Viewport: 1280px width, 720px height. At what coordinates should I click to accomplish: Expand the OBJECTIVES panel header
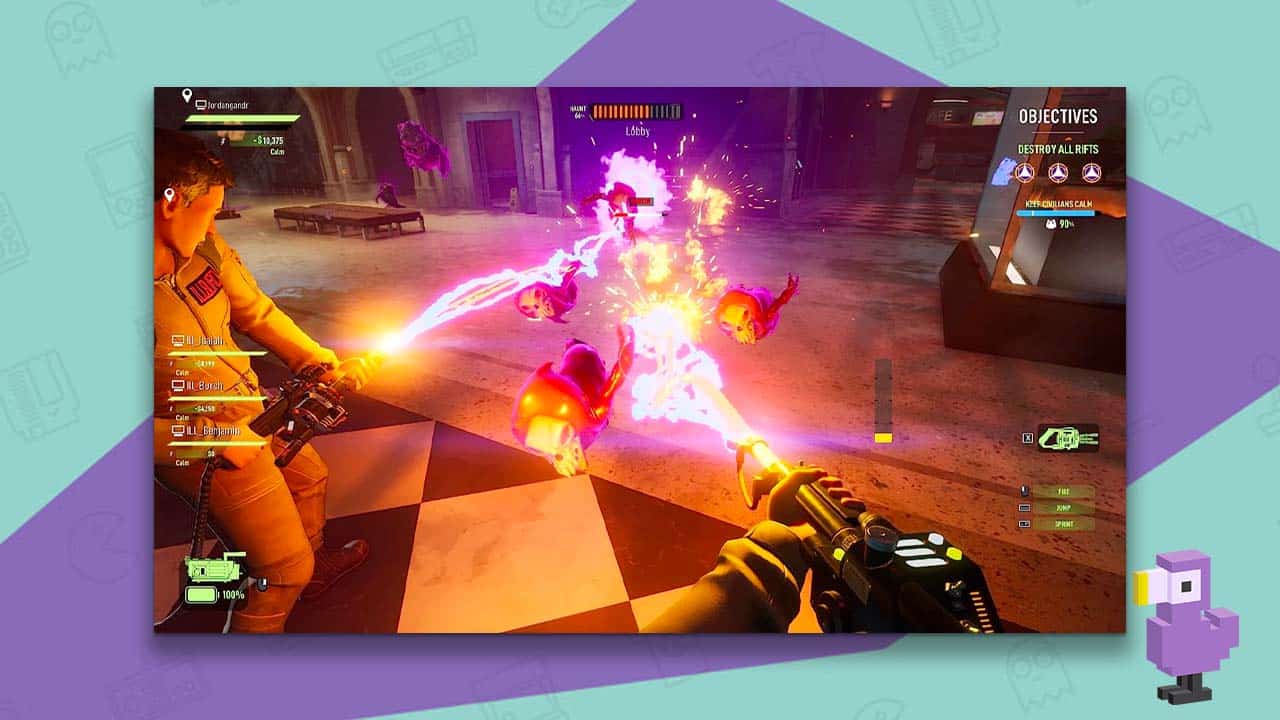pyautogui.click(x=1058, y=116)
